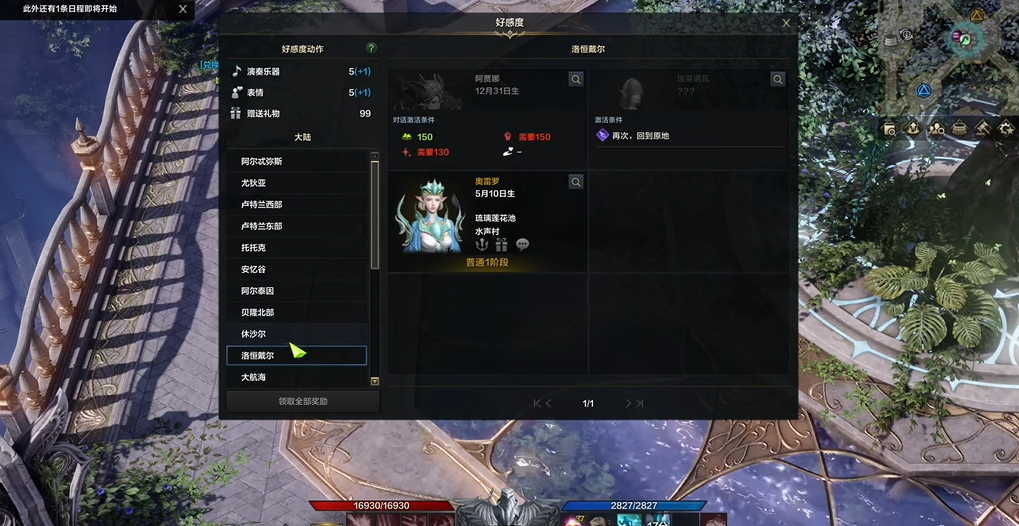The width and height of the screenshot is (1019, 526).
Task: Close the 好感度 rapport window
Action: pos(786,23)
